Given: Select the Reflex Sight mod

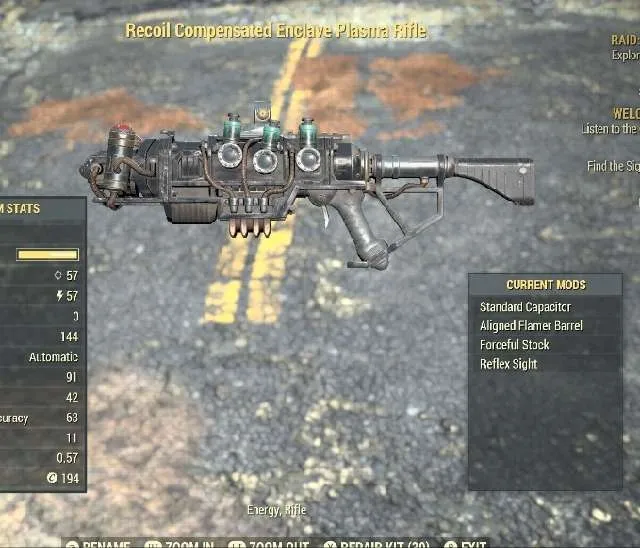Looking at the screenshot, I should click(508, 364).
